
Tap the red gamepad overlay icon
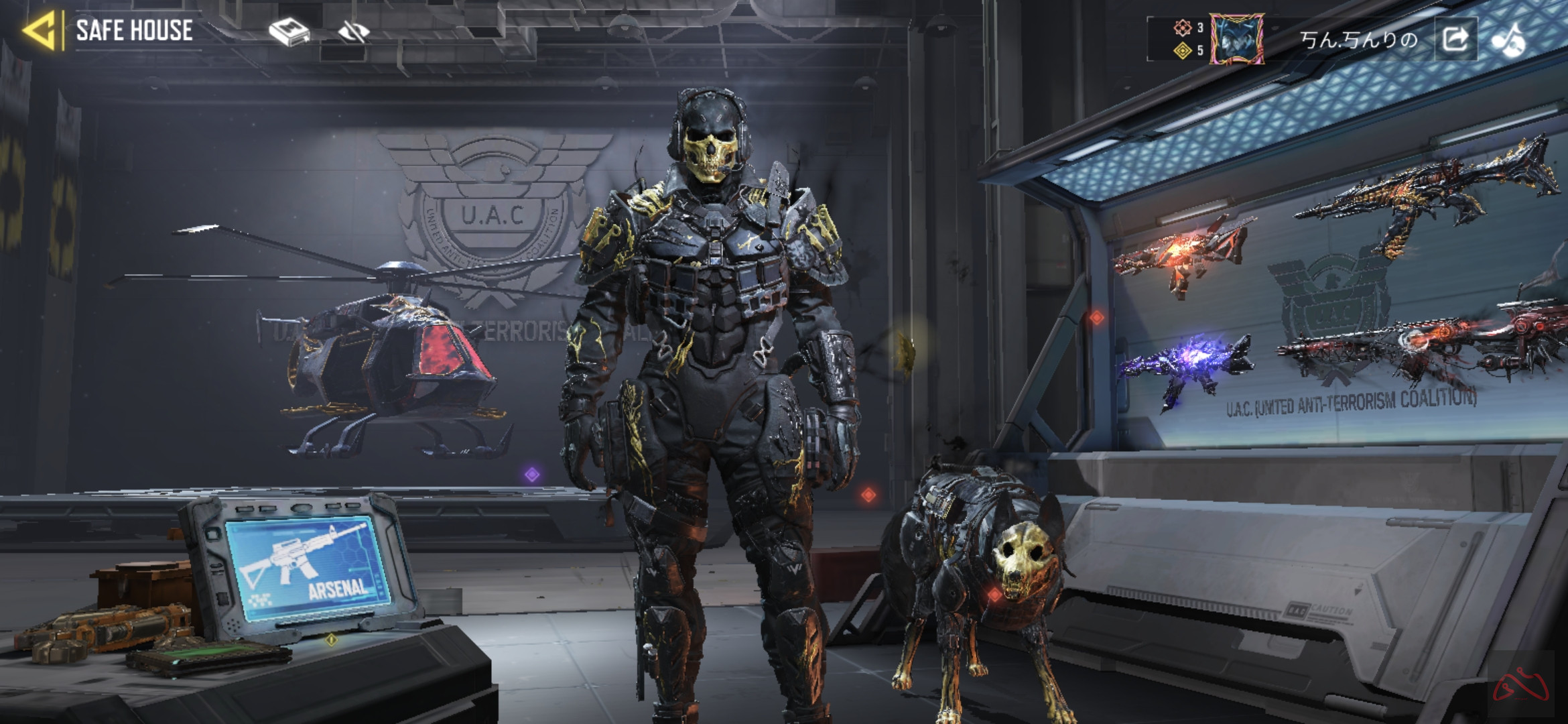(1520, 685)
